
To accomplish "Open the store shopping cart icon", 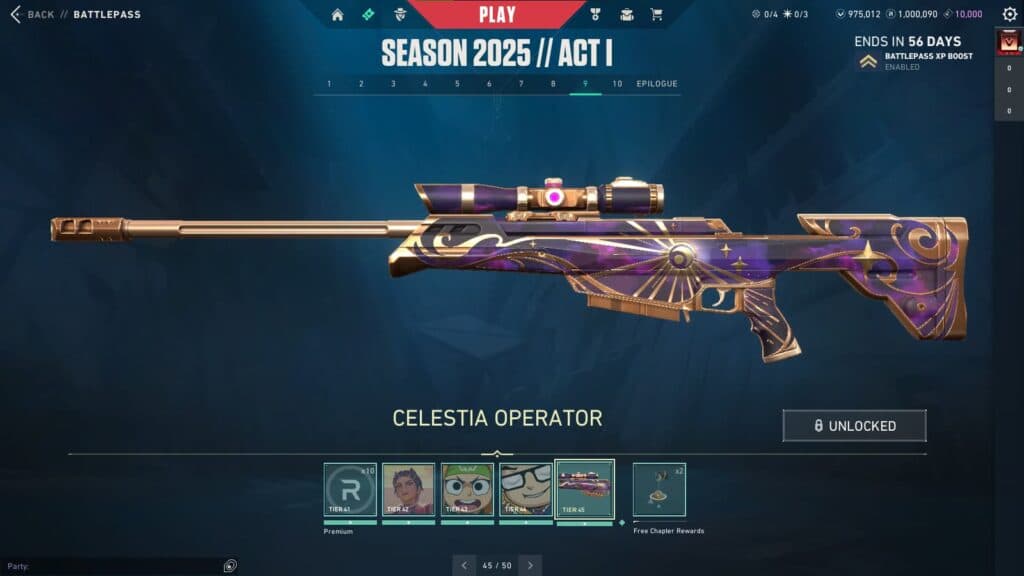I will click(x=657, y=15).
